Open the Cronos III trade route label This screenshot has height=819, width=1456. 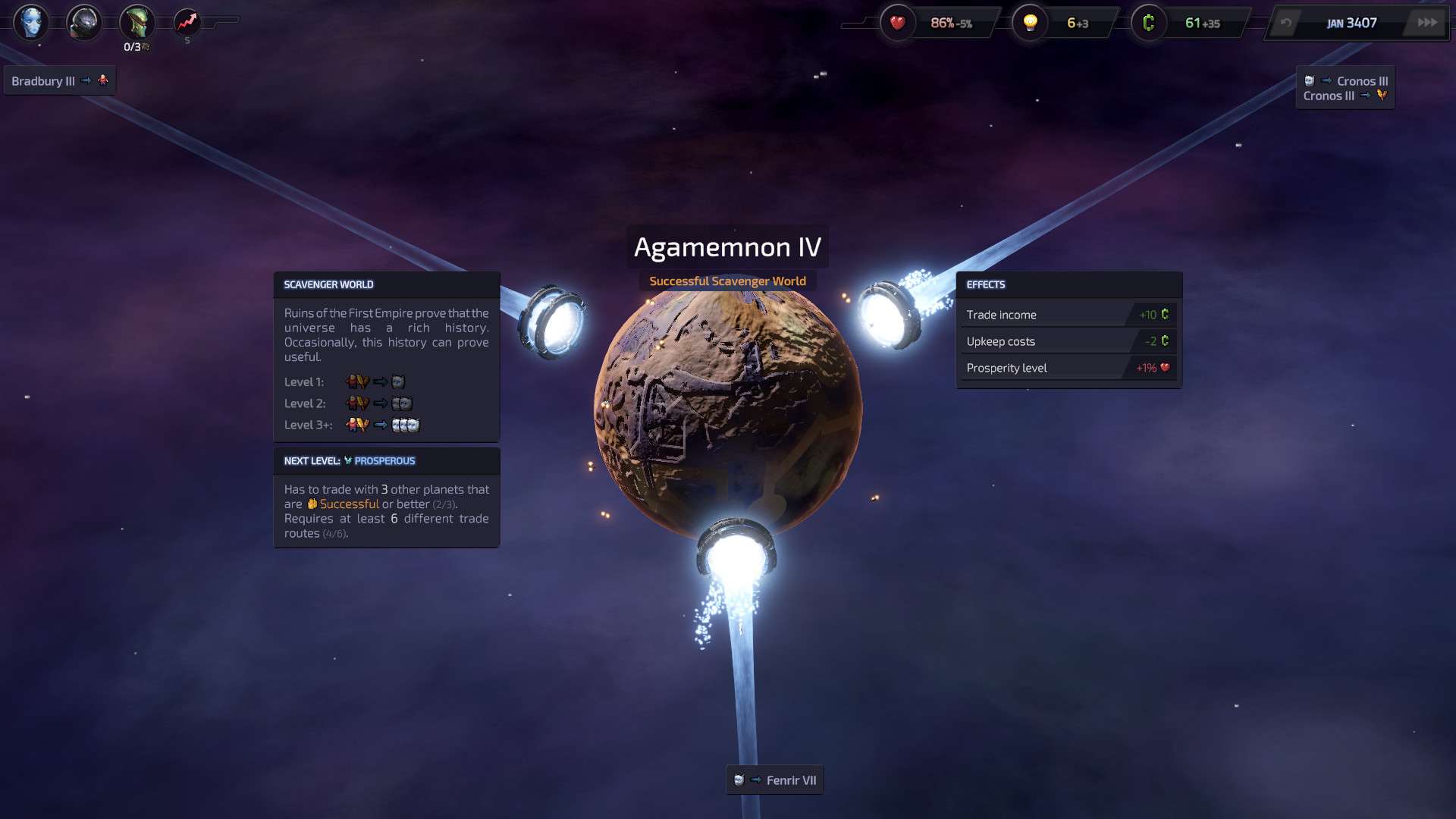(1345, 88)
